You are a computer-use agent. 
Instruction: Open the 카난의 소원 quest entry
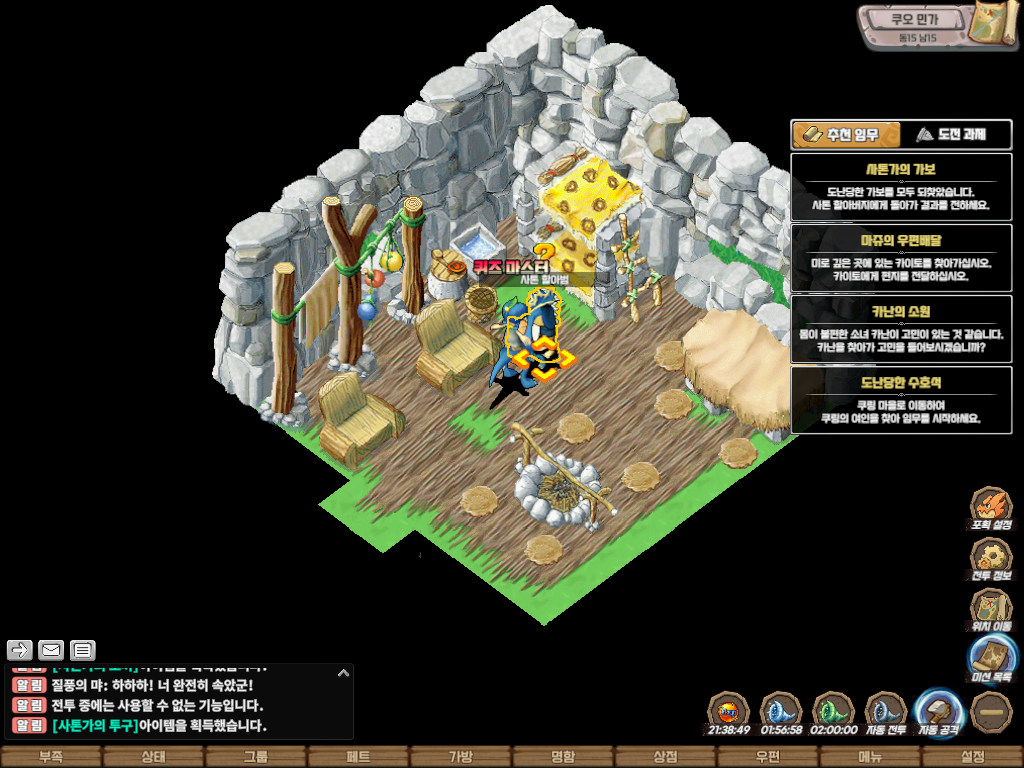point(901,329)
